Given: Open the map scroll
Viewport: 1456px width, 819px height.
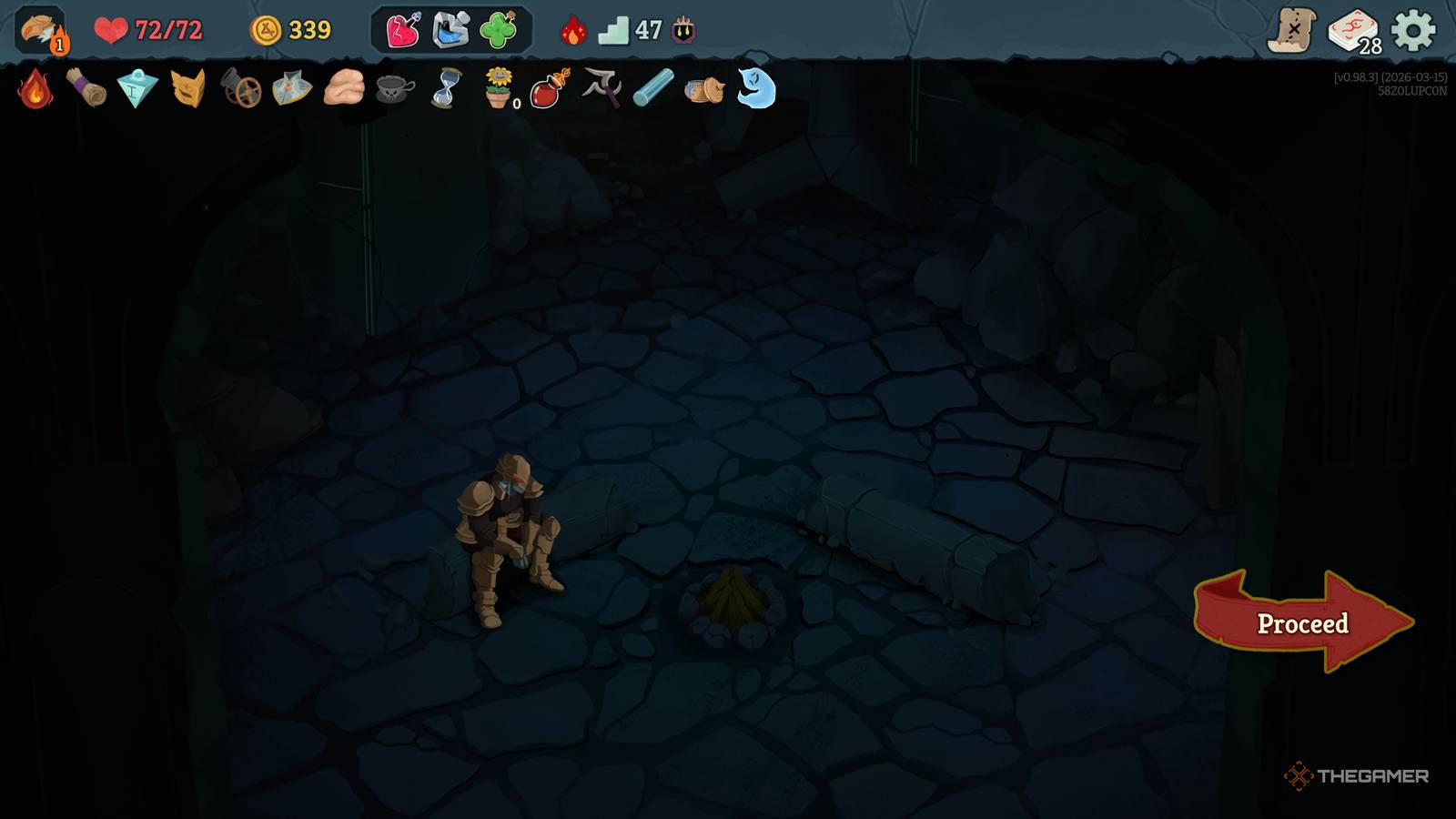Looking at the screenshot, I should [1292, 31].
